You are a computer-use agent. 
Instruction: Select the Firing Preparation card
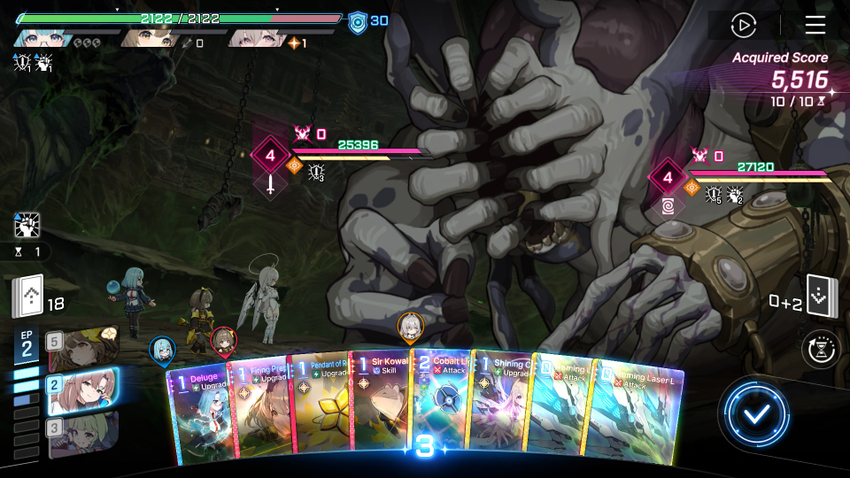(260, 410)
